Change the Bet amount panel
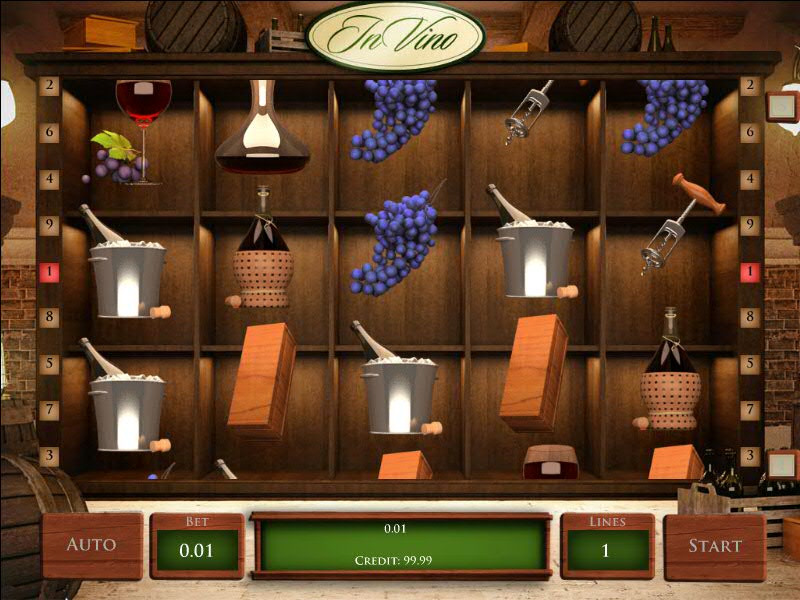The image size is (800, 600). click(x=197, y=547)
